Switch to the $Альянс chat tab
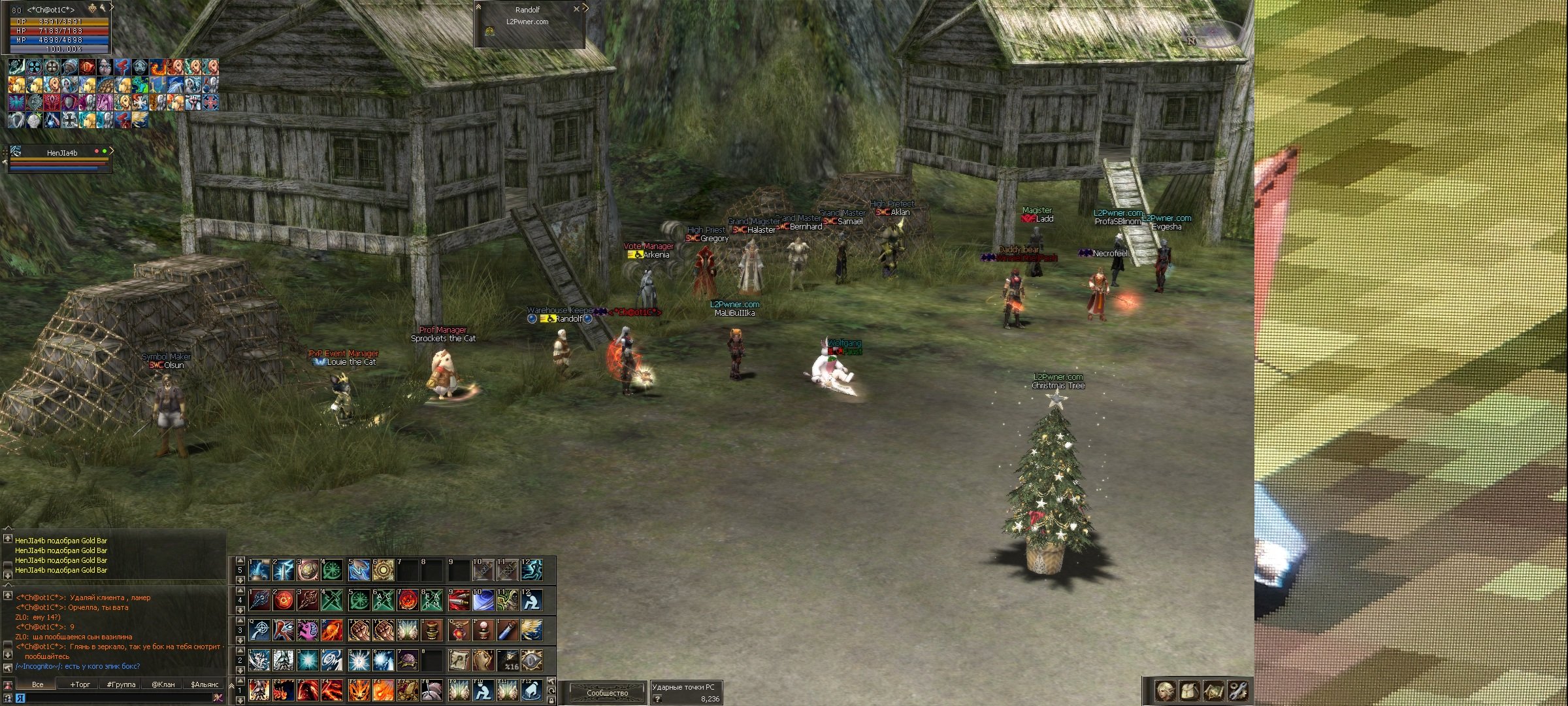Screen dimensions: 1568x706 (204, 684)
